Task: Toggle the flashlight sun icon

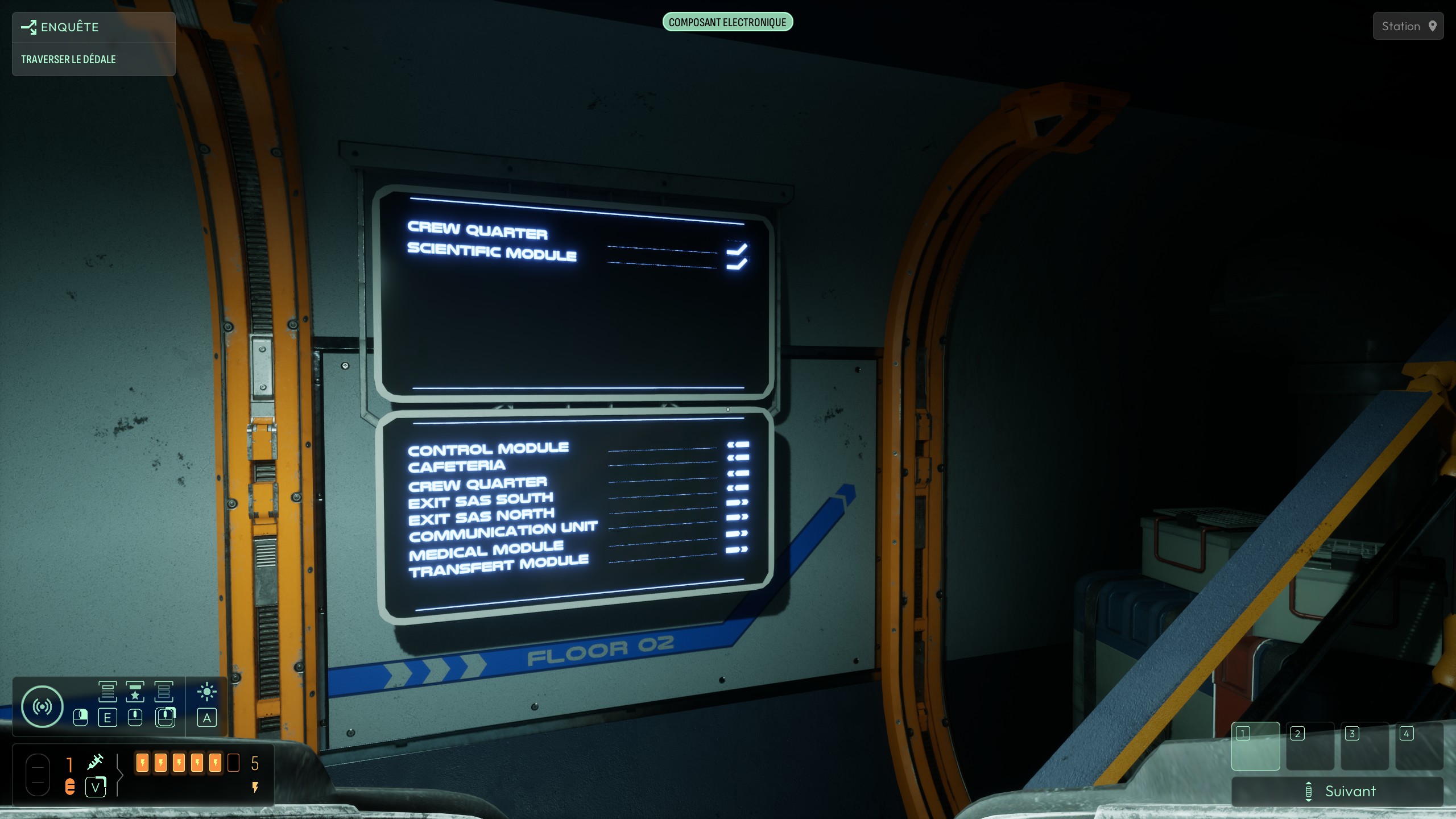Action: (207, 692)
